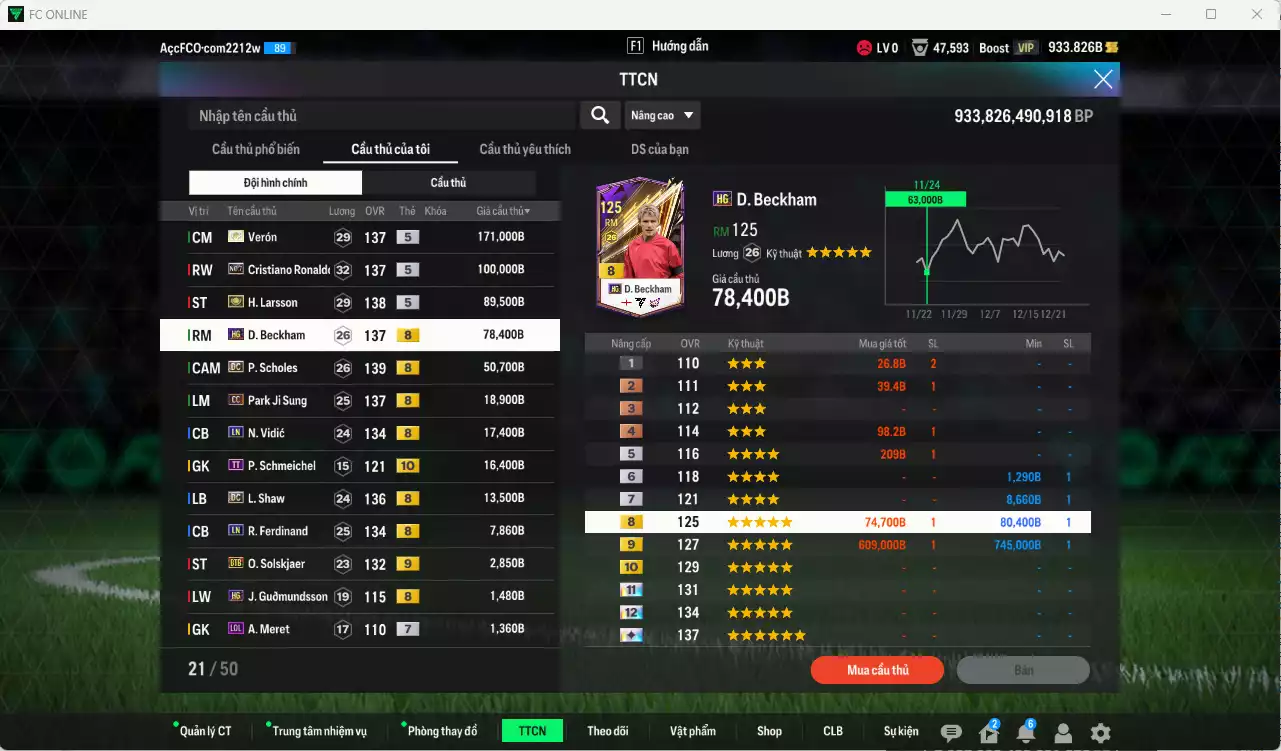Open the player profile person icon

[x=1063, y=732]
